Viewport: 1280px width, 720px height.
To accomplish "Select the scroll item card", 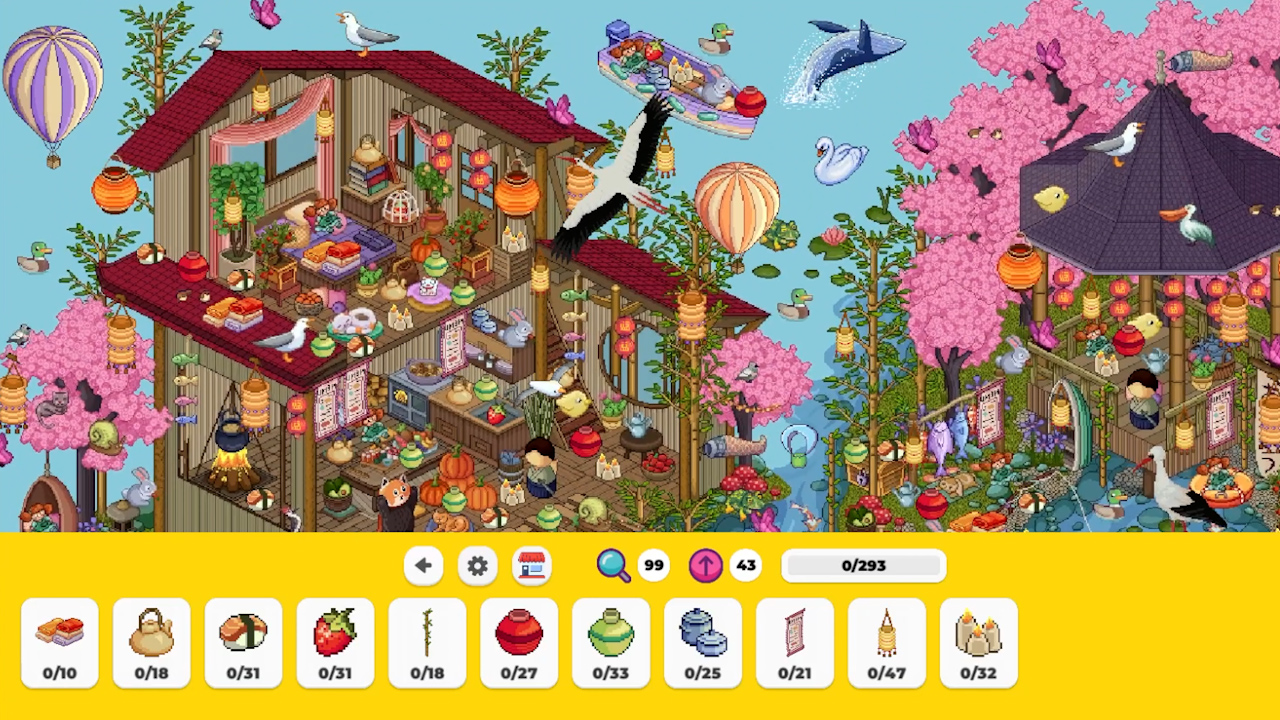I will click(795, 640).
